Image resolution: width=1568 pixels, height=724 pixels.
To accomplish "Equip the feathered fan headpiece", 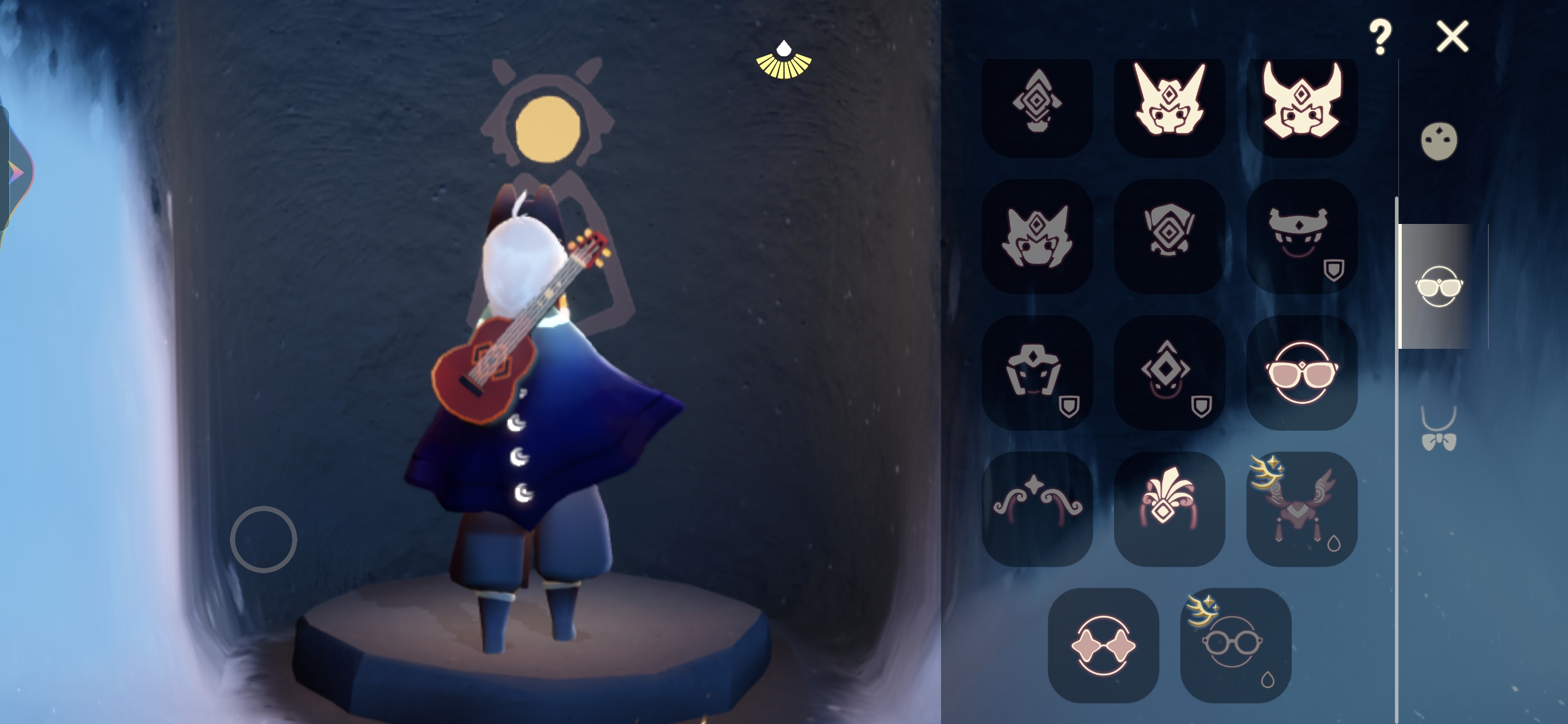I will 1169,509.
